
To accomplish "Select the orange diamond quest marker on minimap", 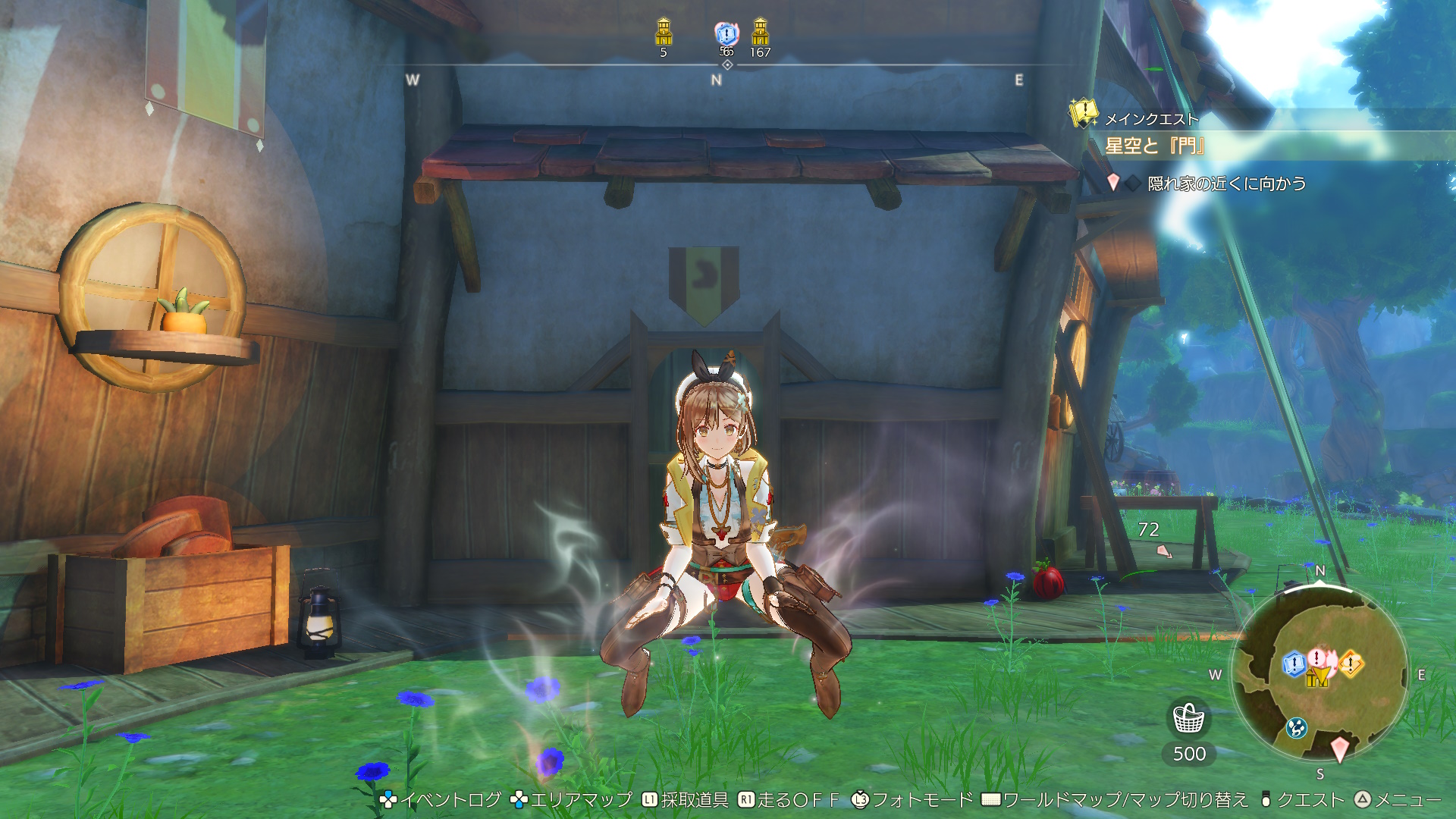I will [1351, 664].
